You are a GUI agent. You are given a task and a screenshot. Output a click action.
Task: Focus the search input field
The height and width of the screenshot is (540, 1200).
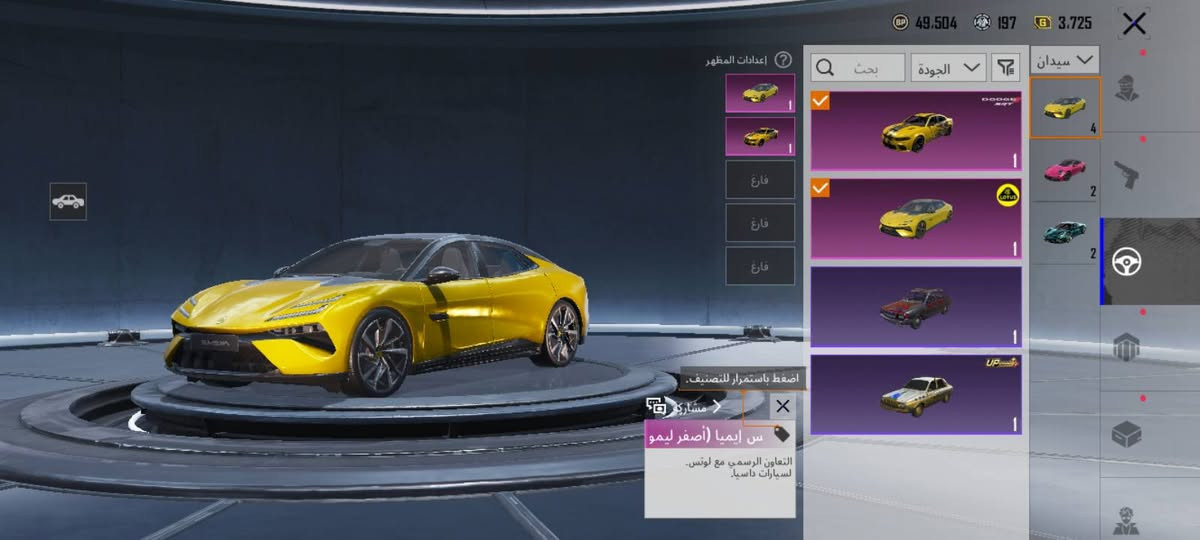(x=858, y=68)
